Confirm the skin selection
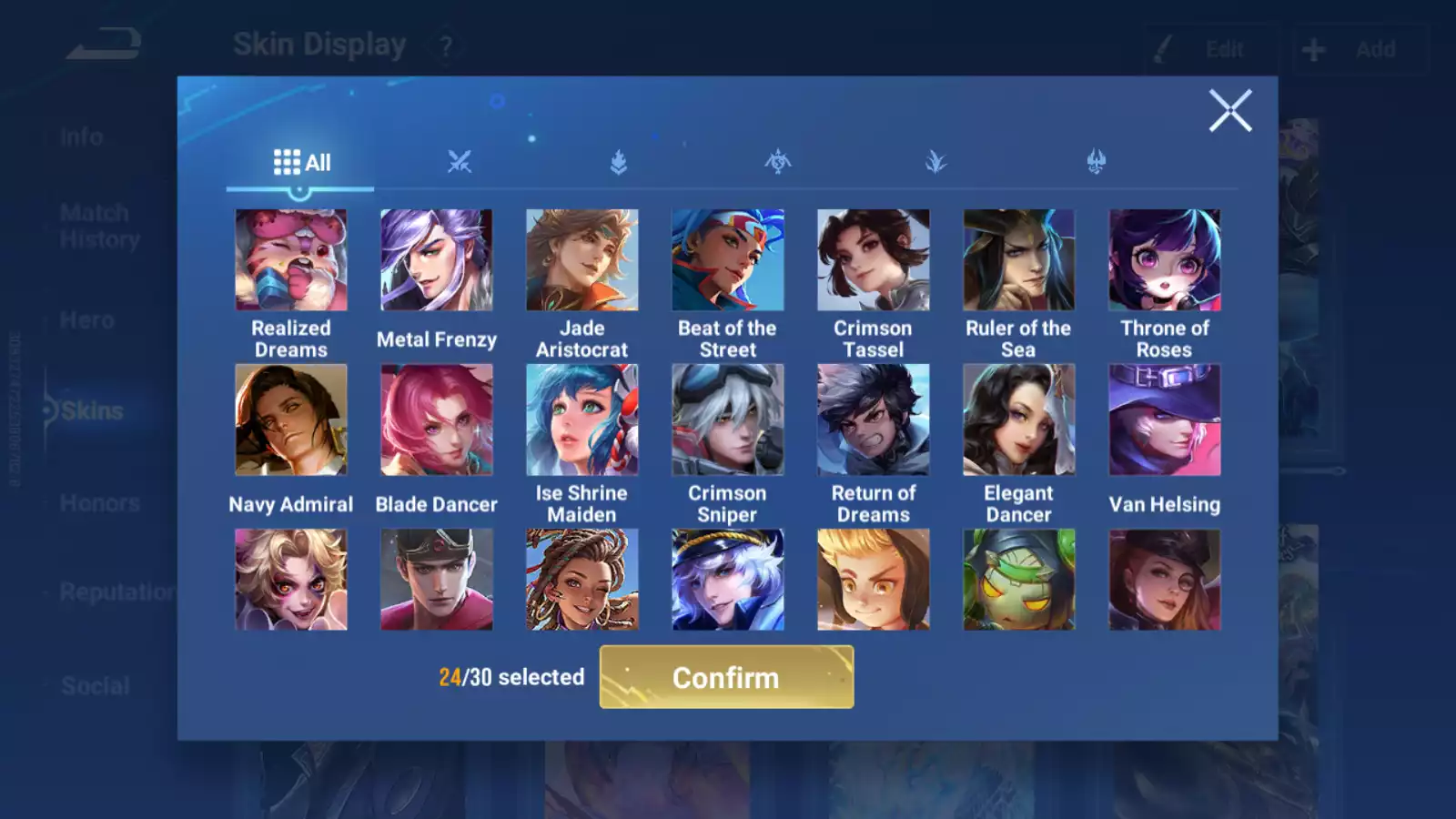1456x819 pixels. 726,677
